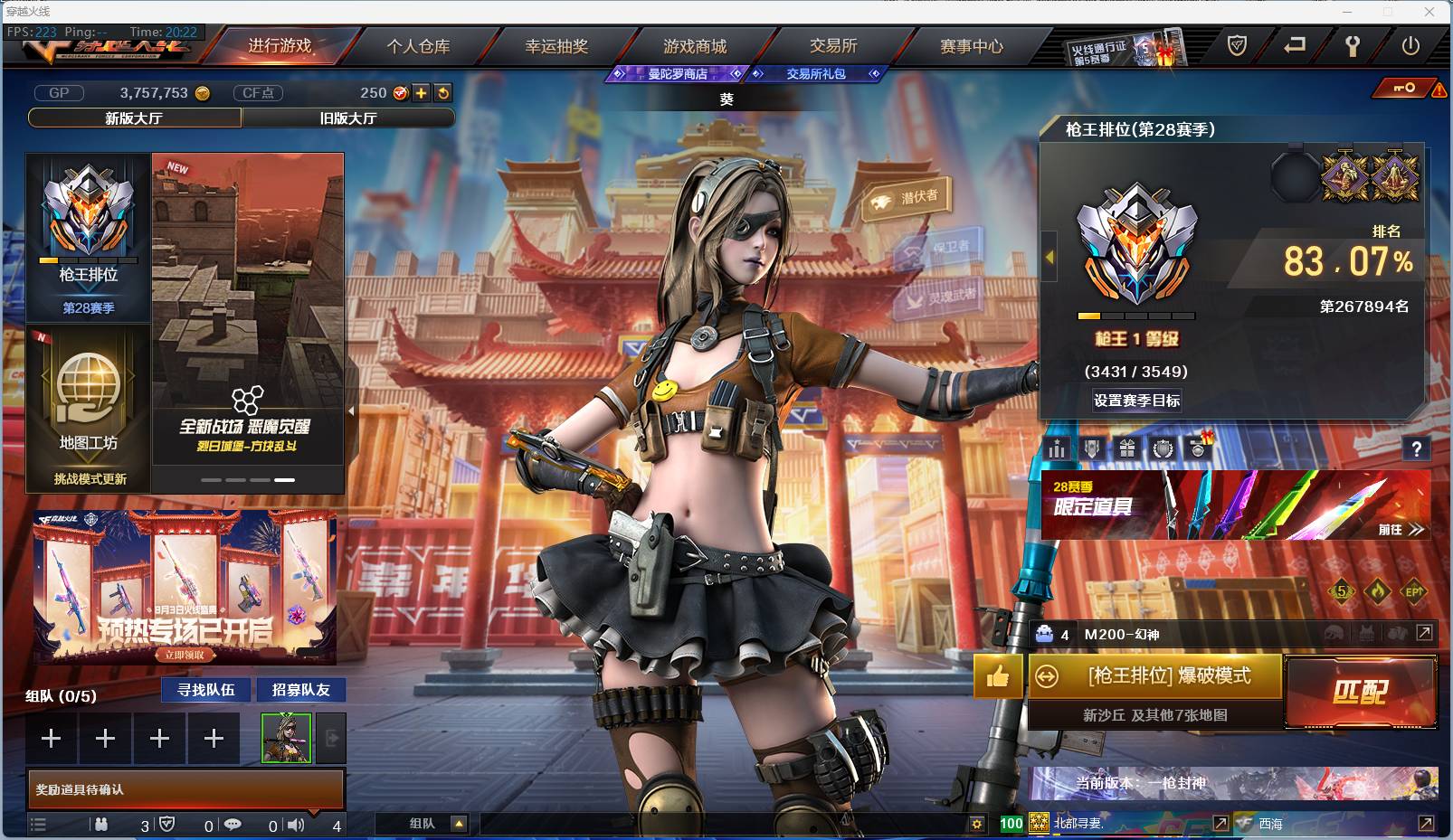This screenshot has height=840, width=1453.
Task: Open the settings gear in bottom bar
Action: point(976,824)
